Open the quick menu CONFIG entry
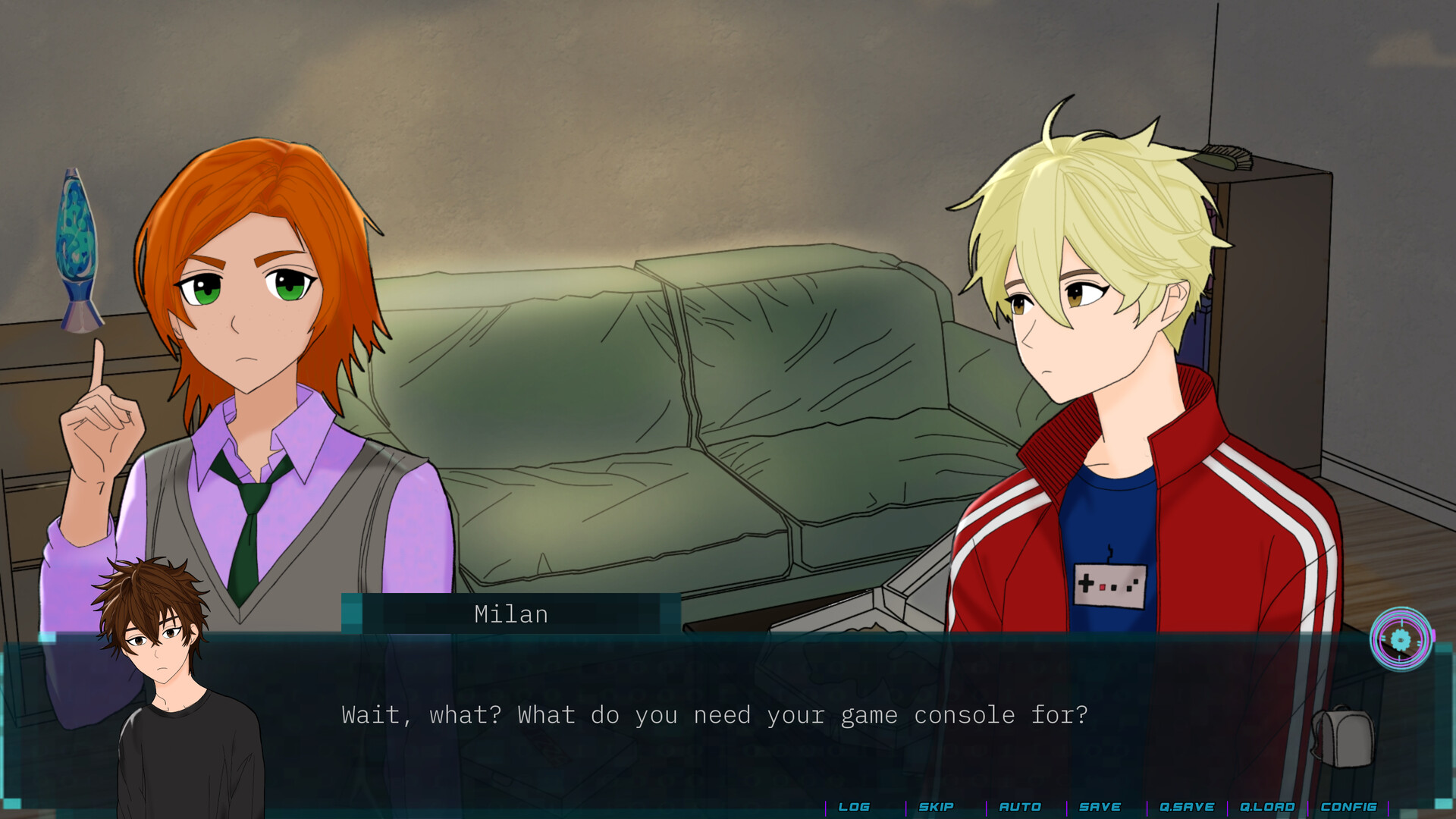Viewport: 1456px width, 819px height. click(1348, 807)
